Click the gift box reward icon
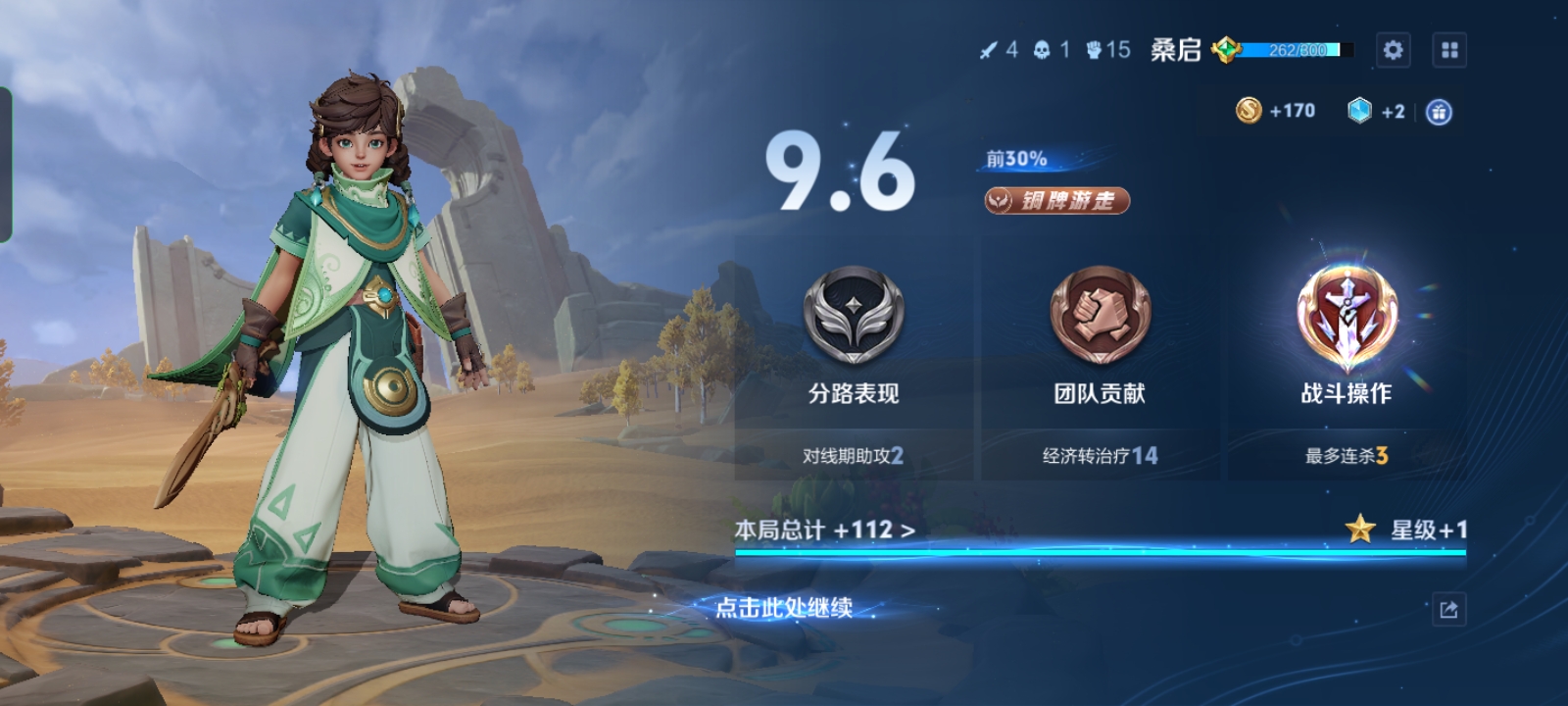 (x=1439, y=112)
